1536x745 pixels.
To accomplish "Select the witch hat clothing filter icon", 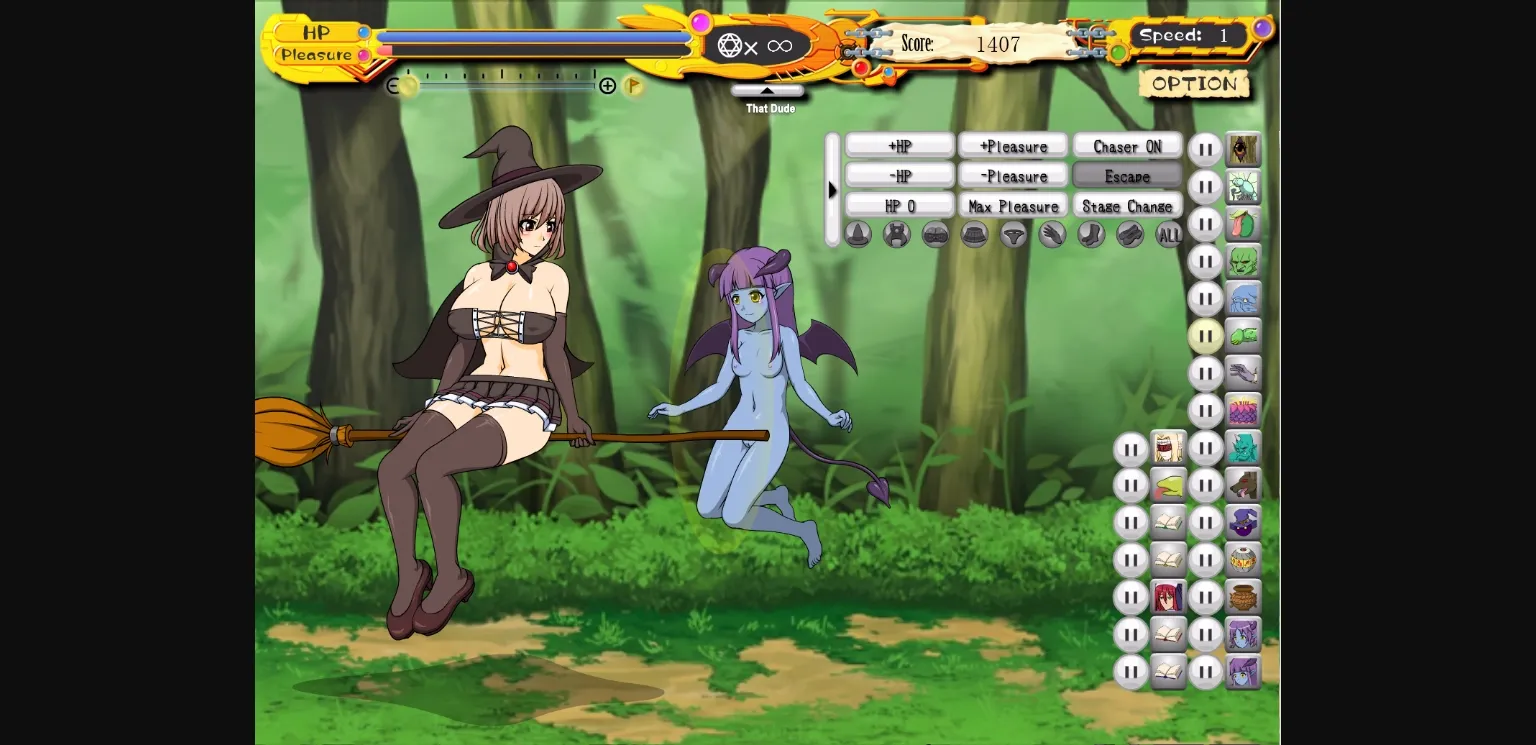I will pyautogui.click(x=858, y=234).
